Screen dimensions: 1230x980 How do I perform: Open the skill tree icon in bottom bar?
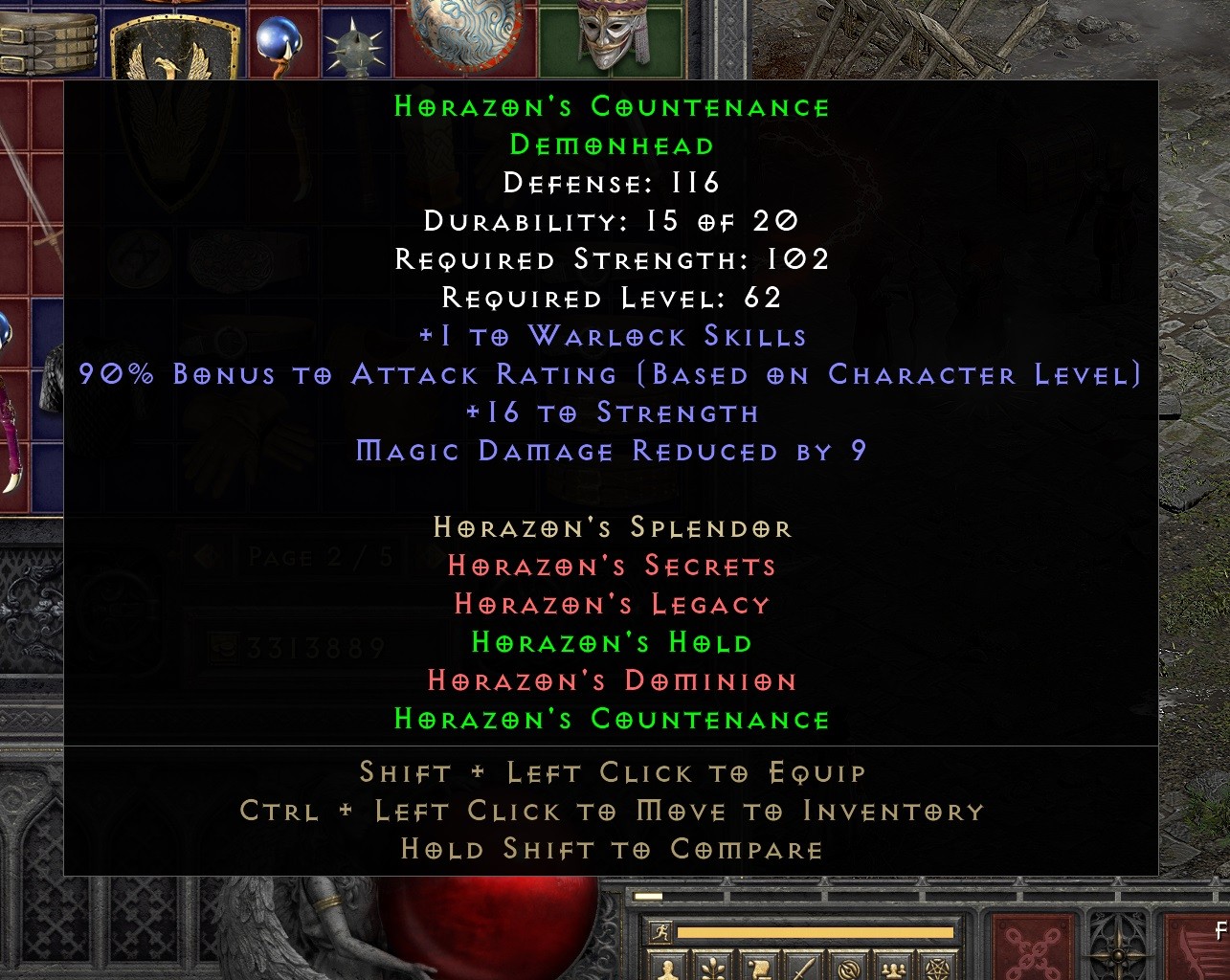(712, 969)
